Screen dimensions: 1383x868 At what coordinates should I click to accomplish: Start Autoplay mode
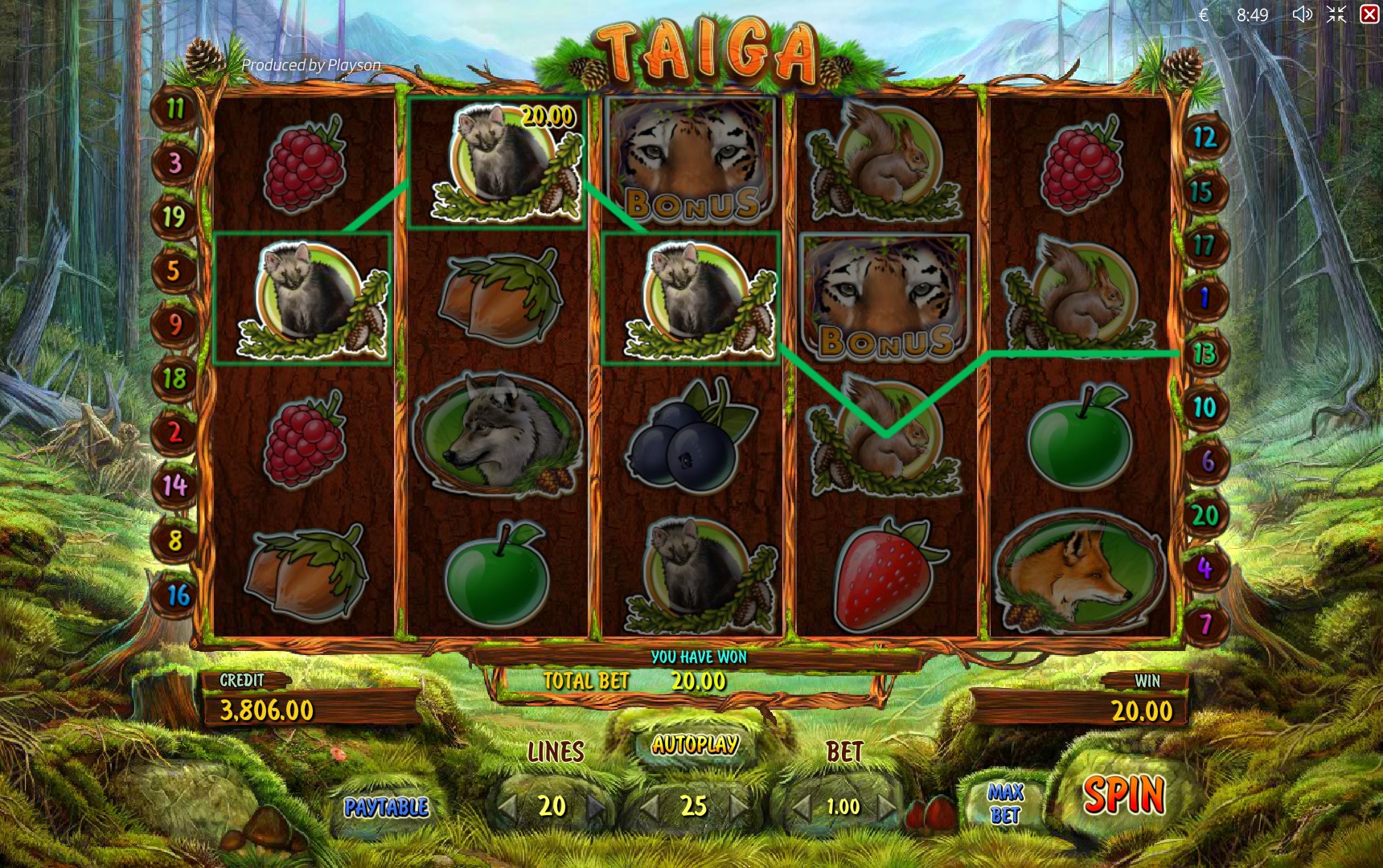click(696, 745)
